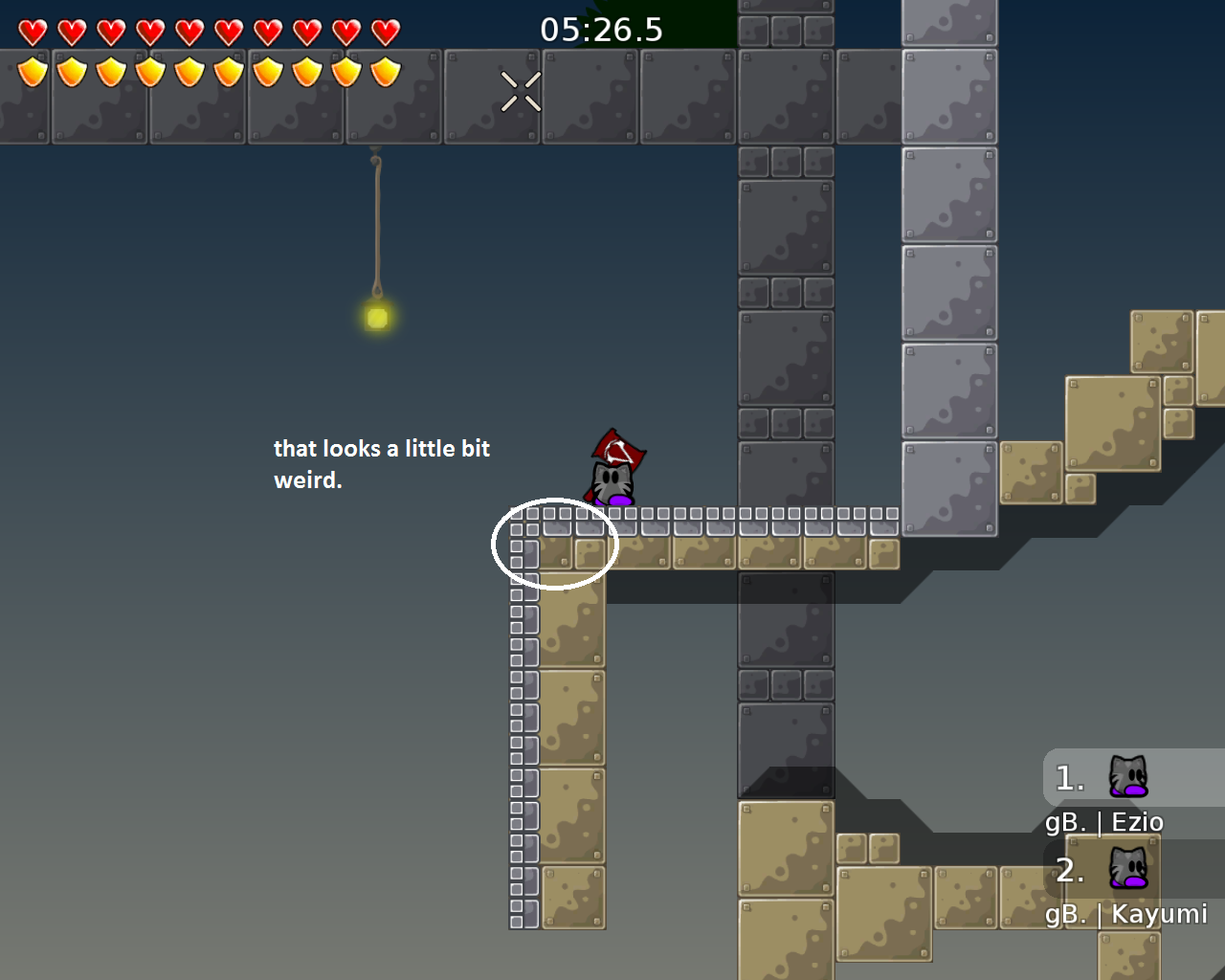Click the rank 1 label on the scoreboard
Viewport: 1225px width, 980px height.
[1068, 777]
